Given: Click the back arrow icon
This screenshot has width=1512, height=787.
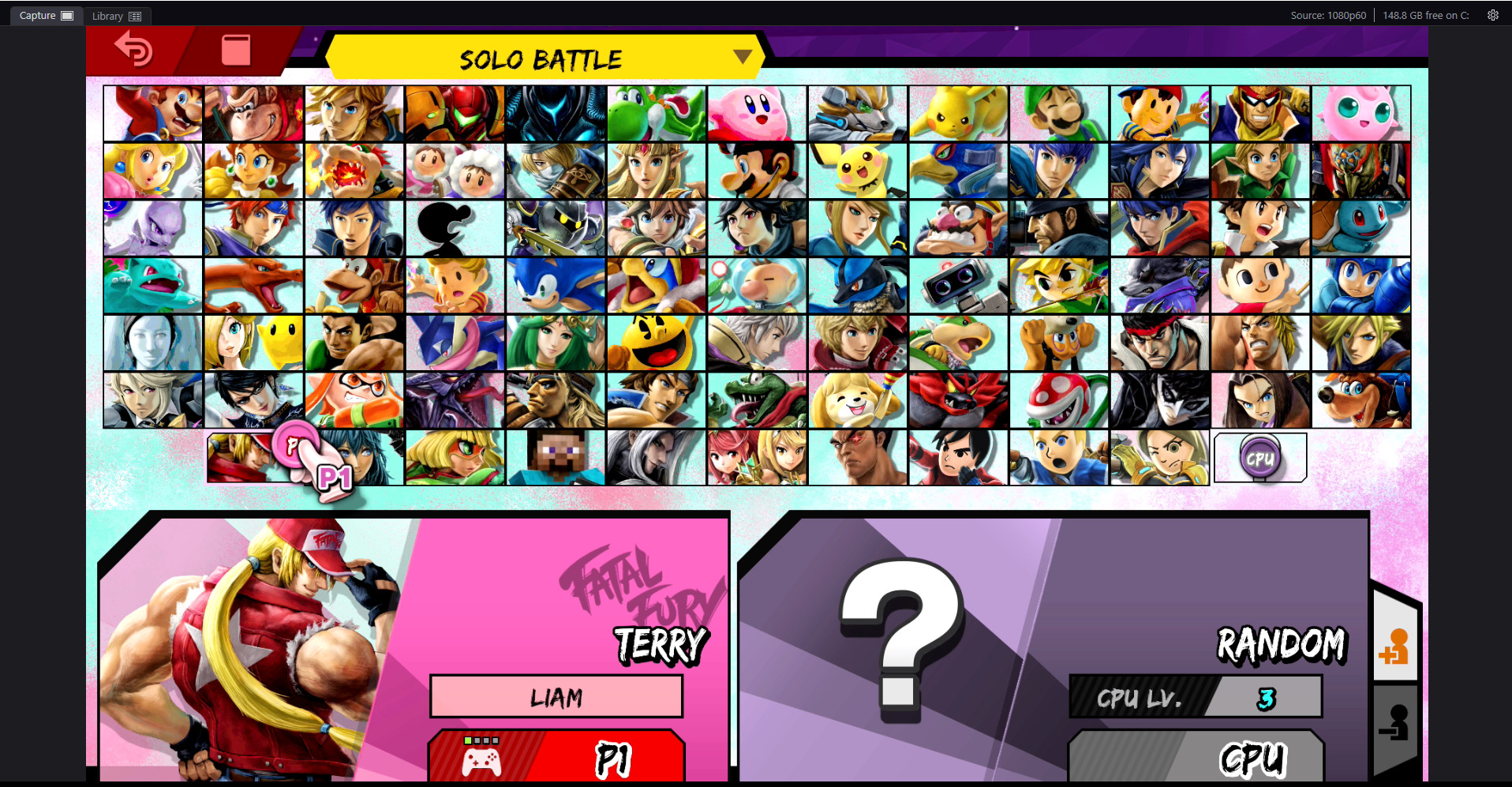Looking at the screenshot, I should click(134, 51).
